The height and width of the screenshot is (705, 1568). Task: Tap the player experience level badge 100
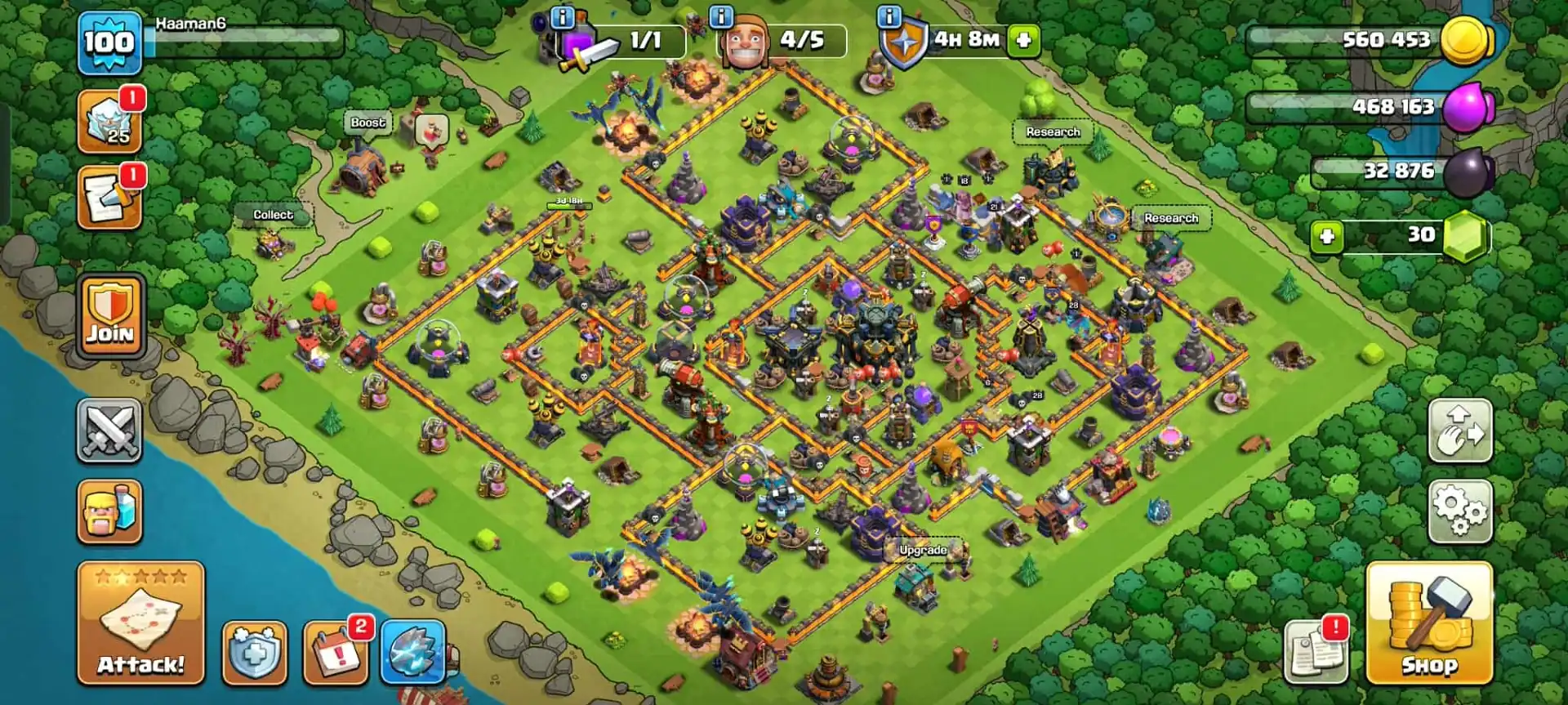coord(110,39)
